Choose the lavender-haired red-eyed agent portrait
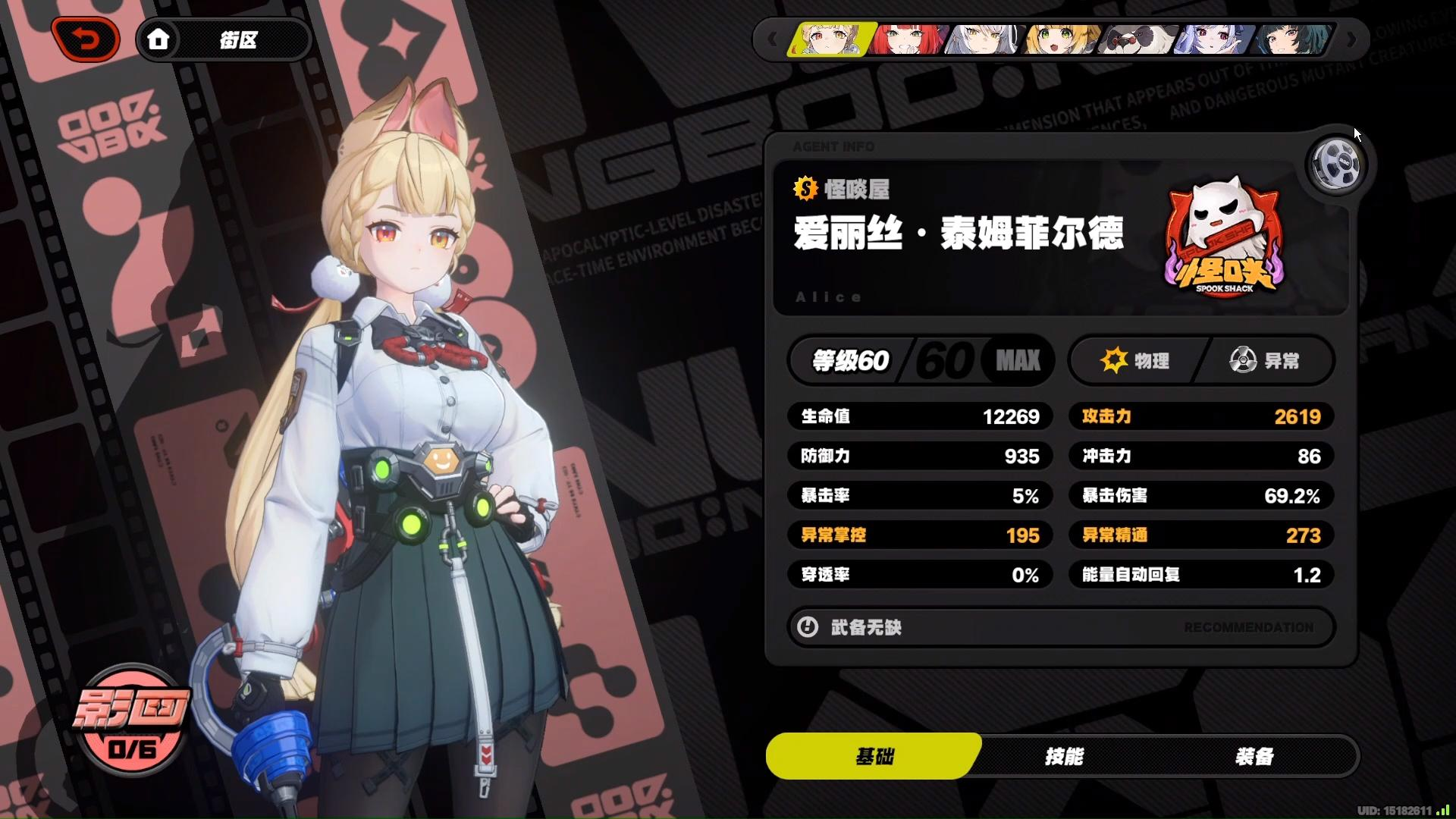This screenshot has width=1456, height=819. (x=1213, y=39)
